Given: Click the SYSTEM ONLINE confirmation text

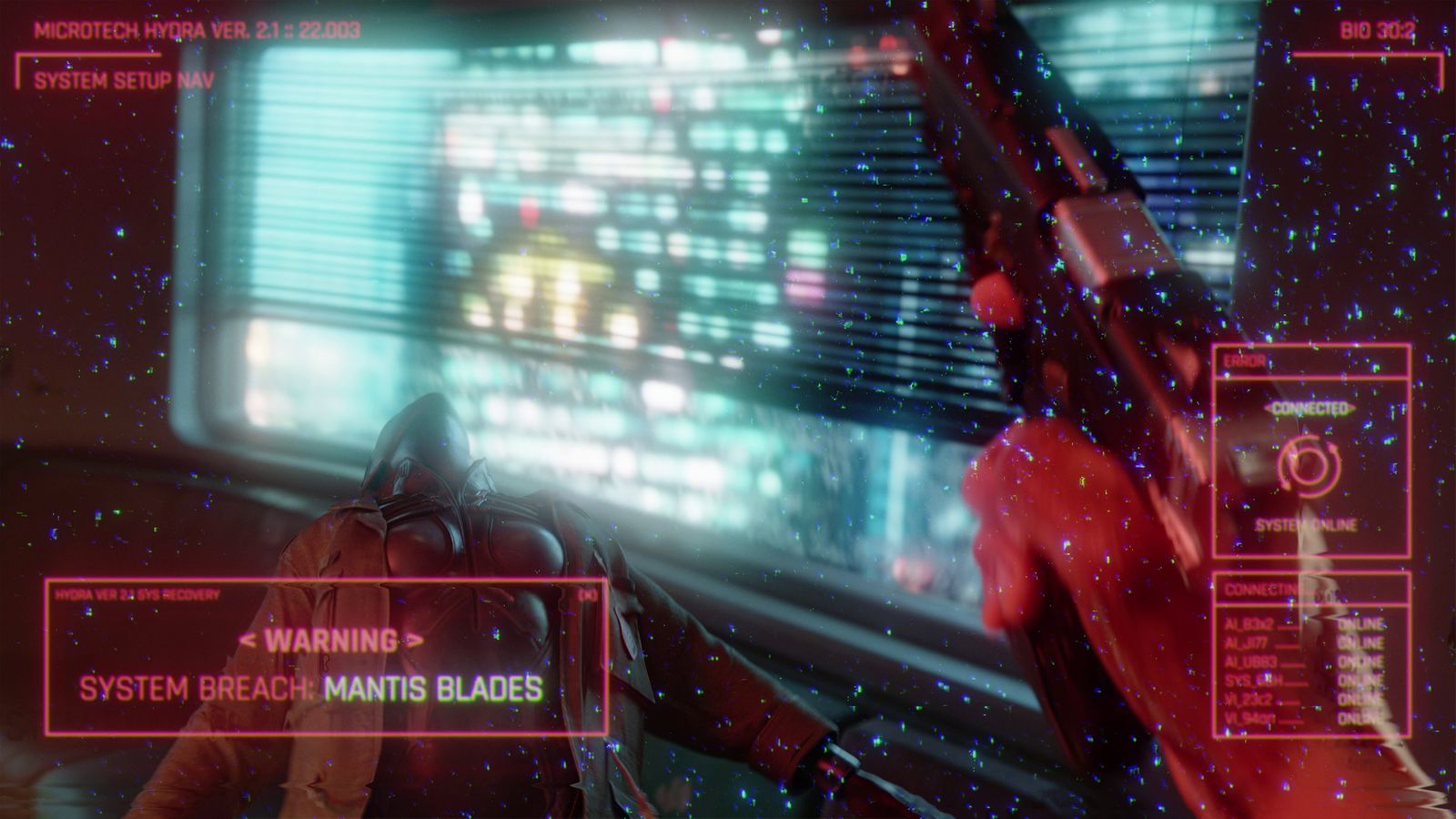Looking at the screenshot, I should click(1308, 523).
